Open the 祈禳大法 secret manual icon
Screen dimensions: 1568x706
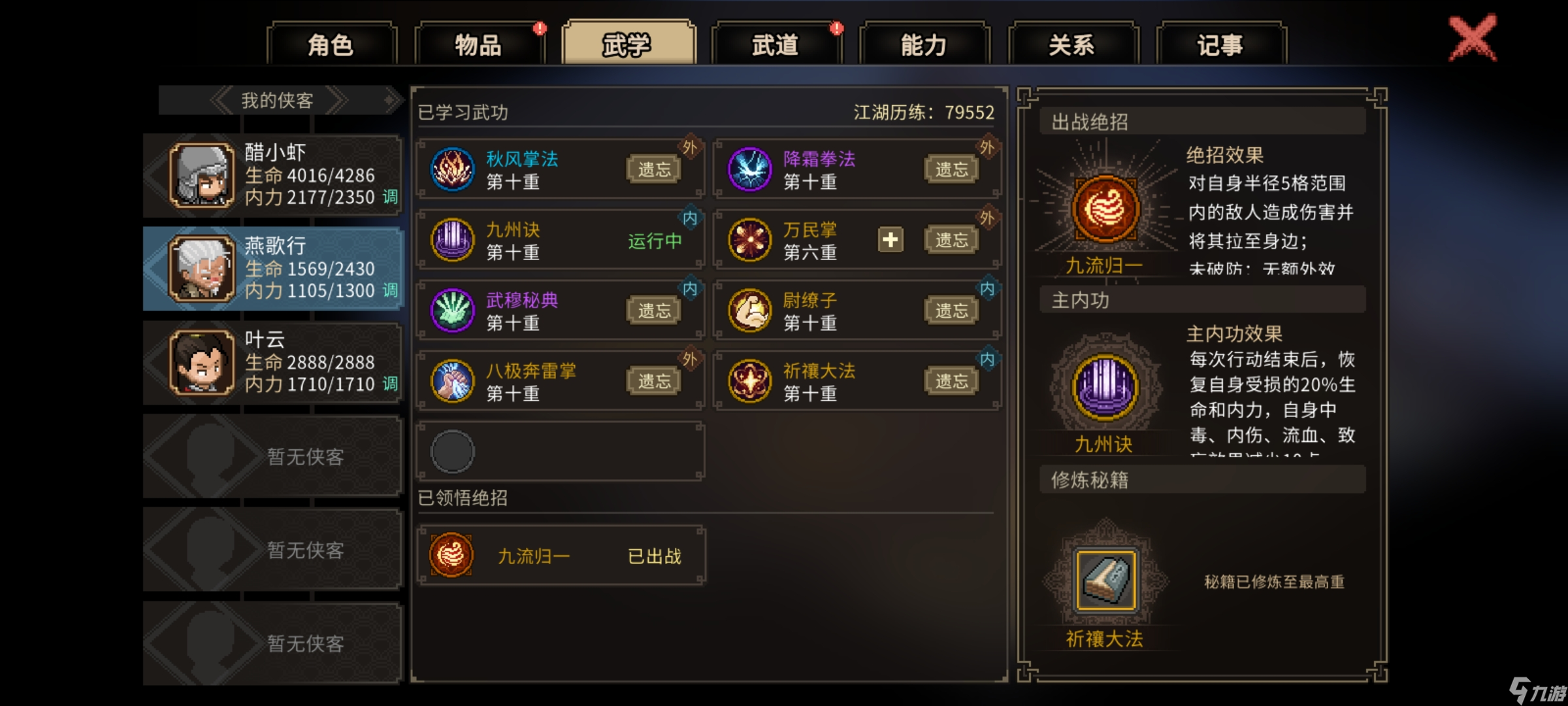(x=1105, y=579)
